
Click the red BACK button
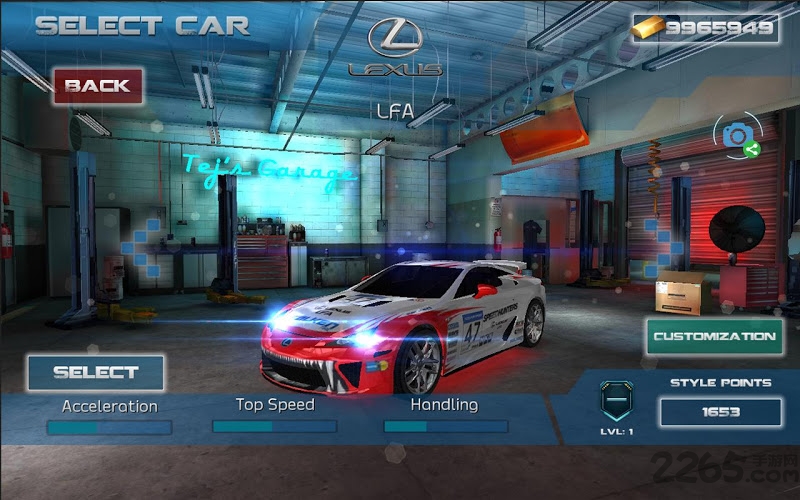pos(98,86)
